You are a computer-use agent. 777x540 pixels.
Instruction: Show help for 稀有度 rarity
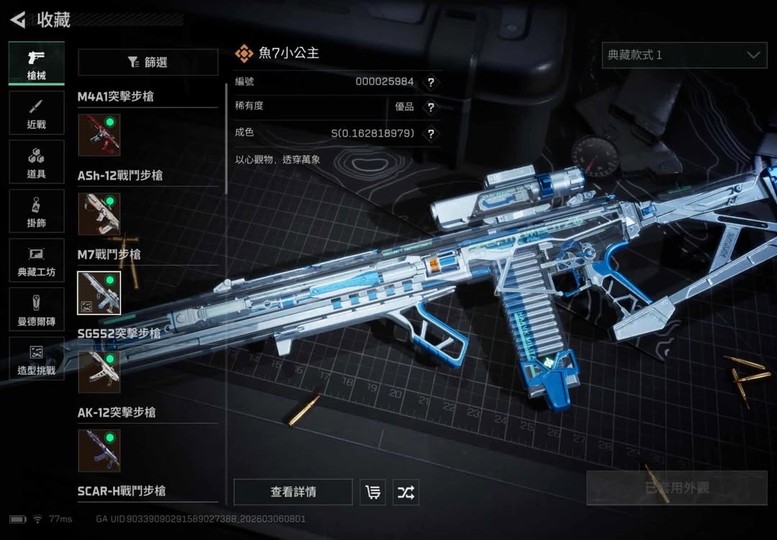click(x=431, y=107)
